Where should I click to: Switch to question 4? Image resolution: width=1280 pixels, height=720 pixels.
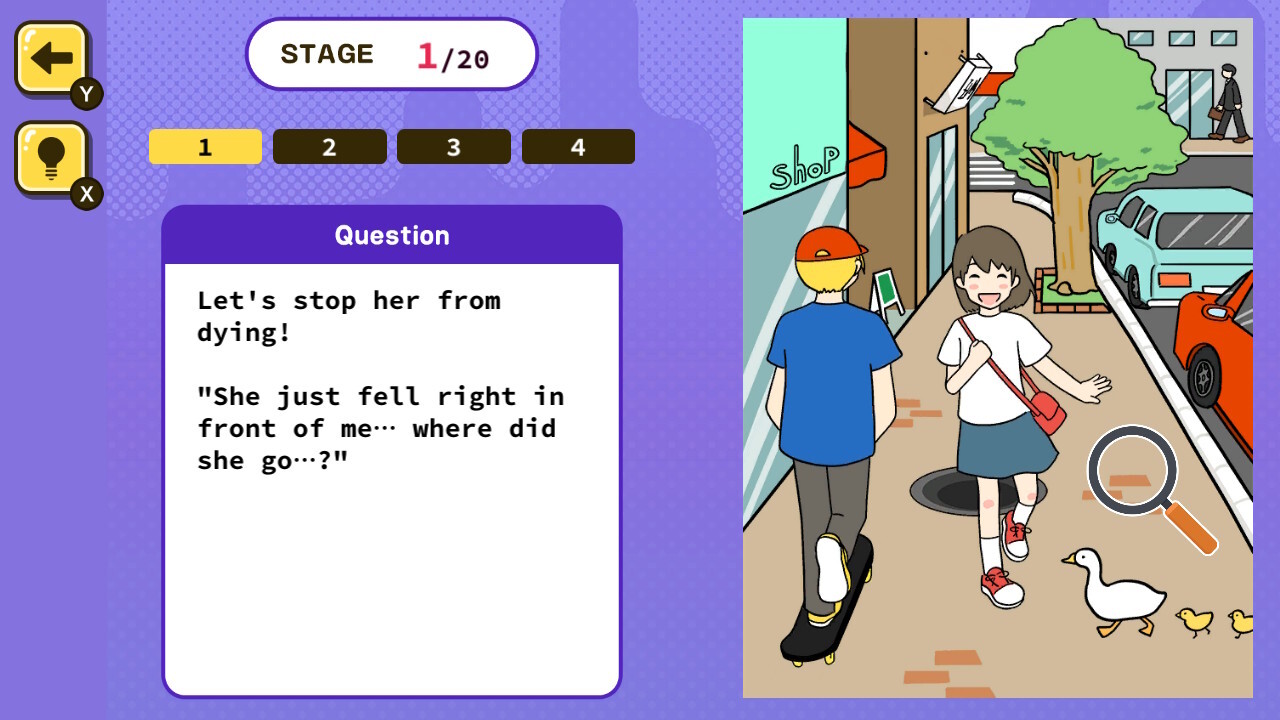click(x=578, y=146)
